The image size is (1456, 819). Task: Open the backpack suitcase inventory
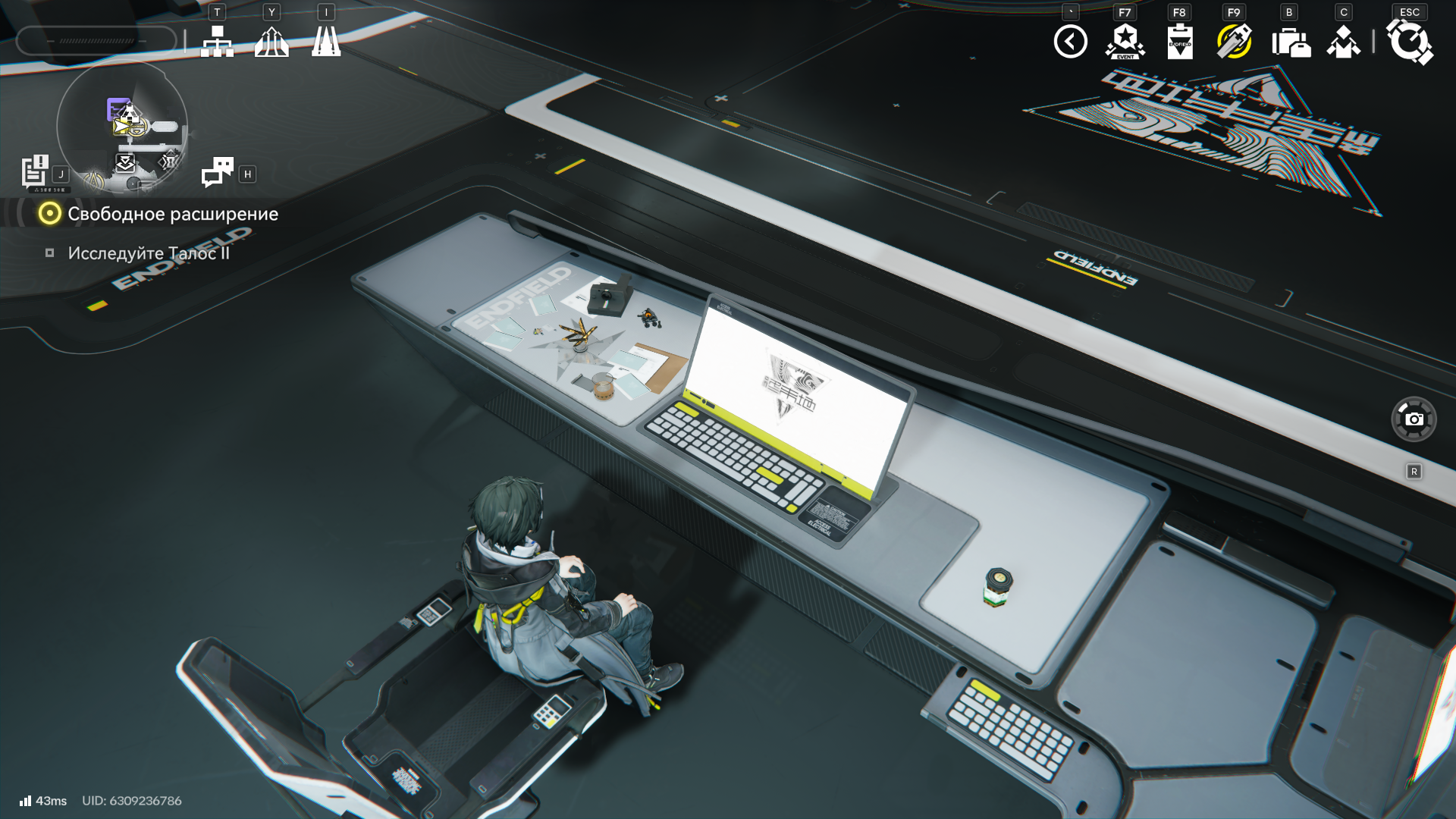[x=1290, y=42]
